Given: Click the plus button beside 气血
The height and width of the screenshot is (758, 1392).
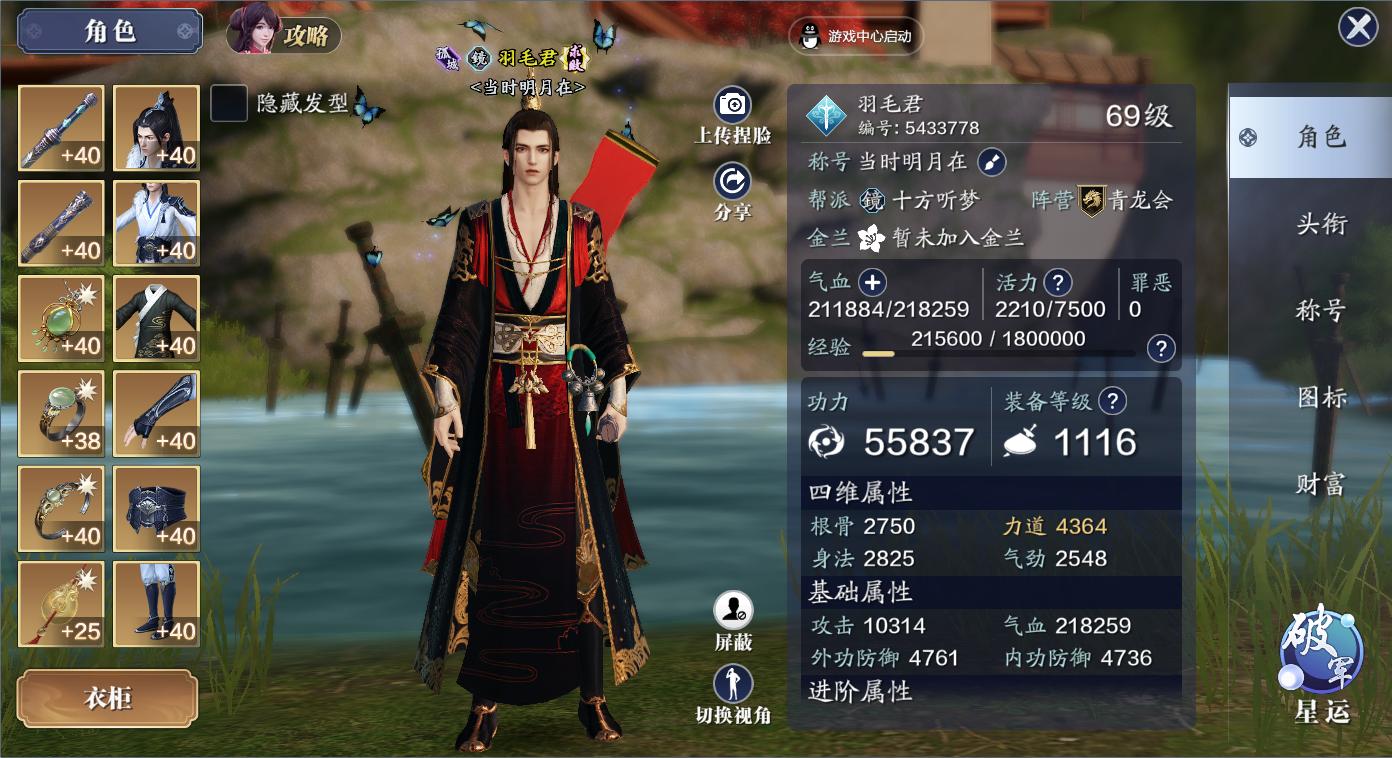Looking at the screenshot, I should pos(872,283).
